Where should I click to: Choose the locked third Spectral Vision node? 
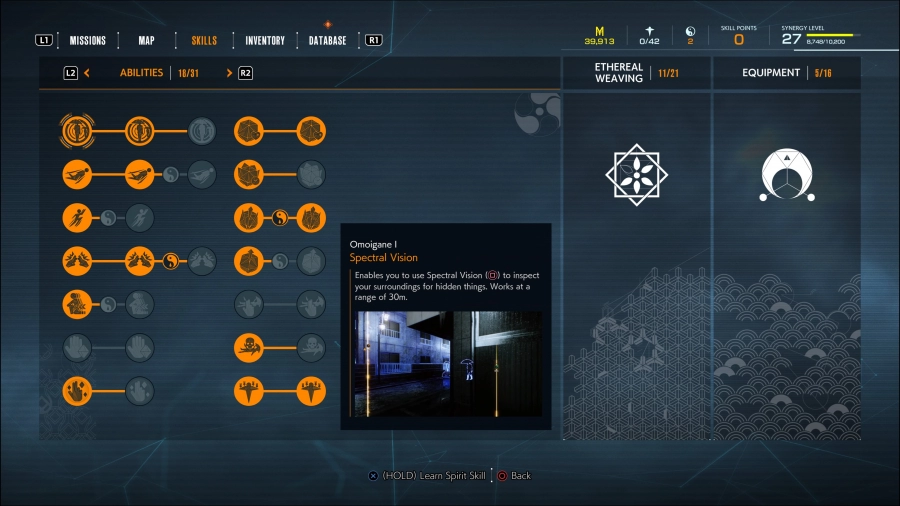click(x=202, y=130)
